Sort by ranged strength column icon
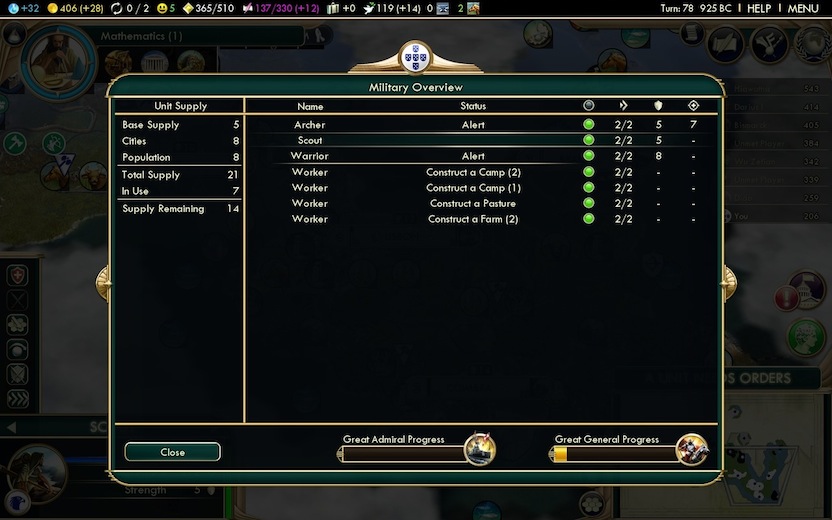This screenshot has width=832, height=520. pyautogui.click(x=693, y=105)
